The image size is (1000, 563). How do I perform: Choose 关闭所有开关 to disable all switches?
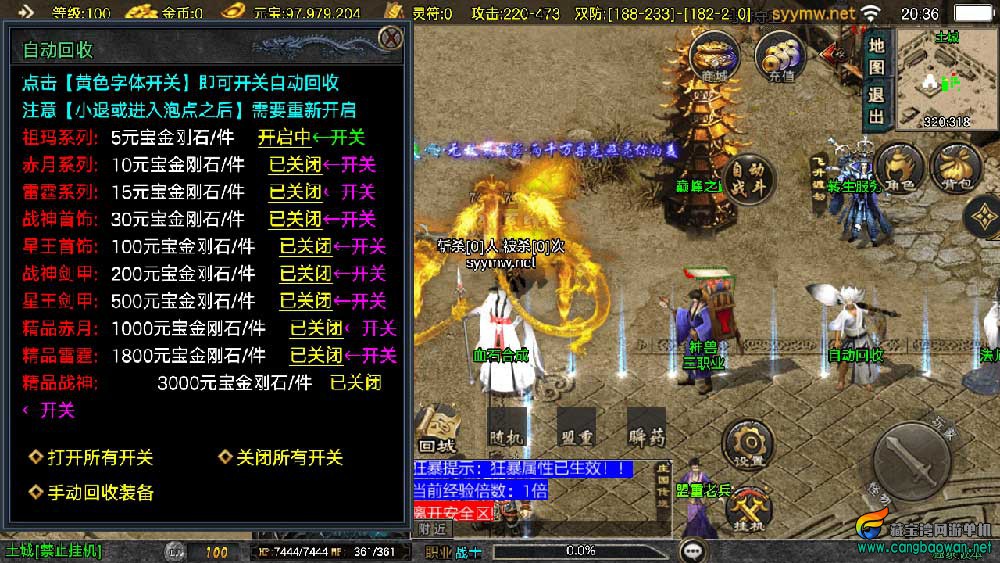point(280,457)
